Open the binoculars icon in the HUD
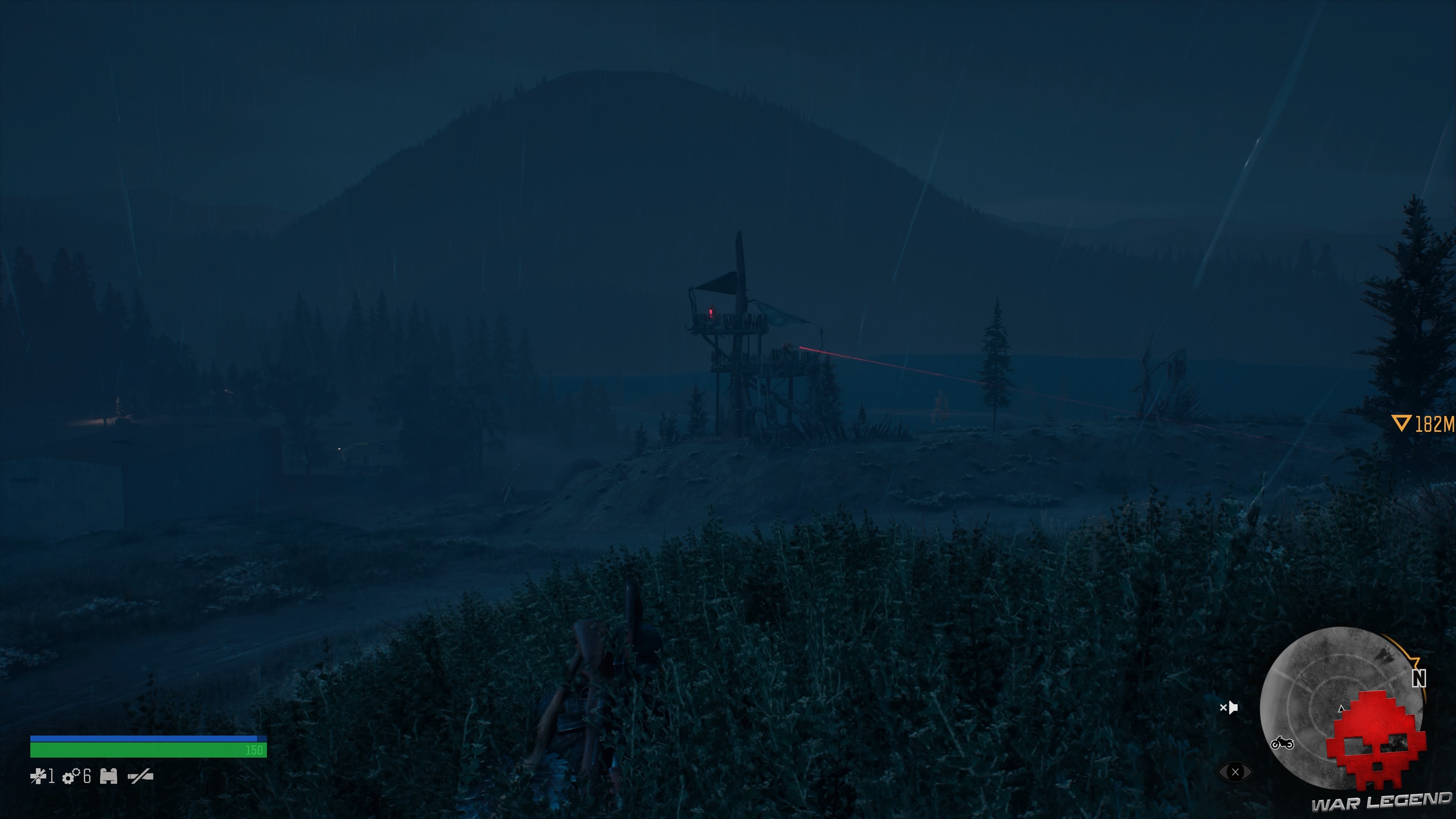The image size is (1456, 819). click(108, 779)
